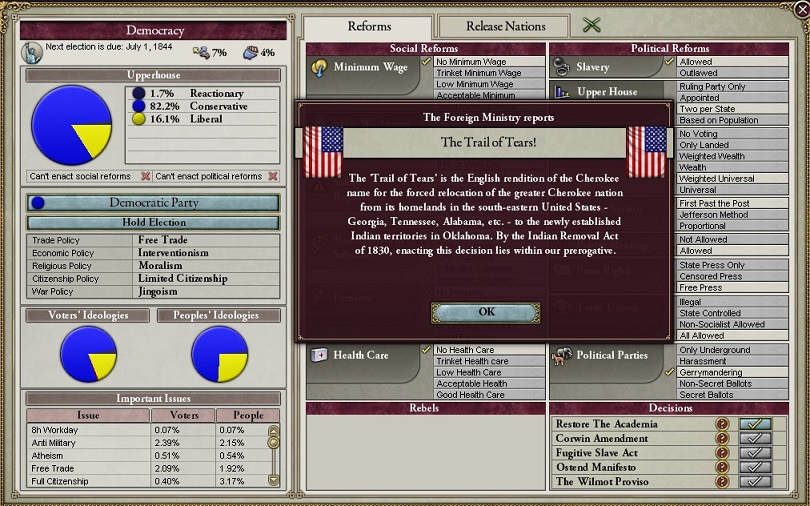Enact the Corwin Amendment decision

pos(754,438)
